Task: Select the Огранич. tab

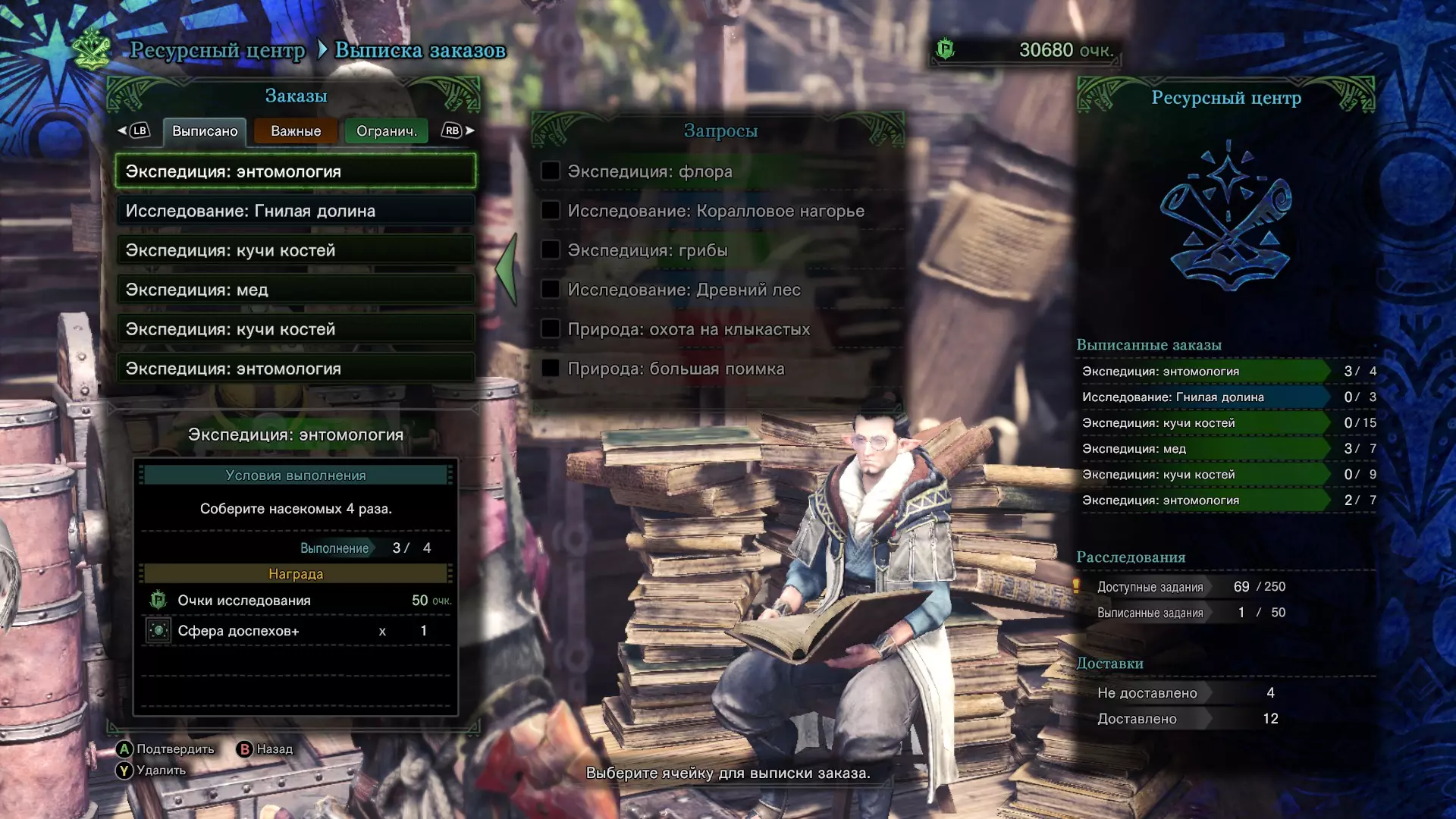Action: [386, 131]
